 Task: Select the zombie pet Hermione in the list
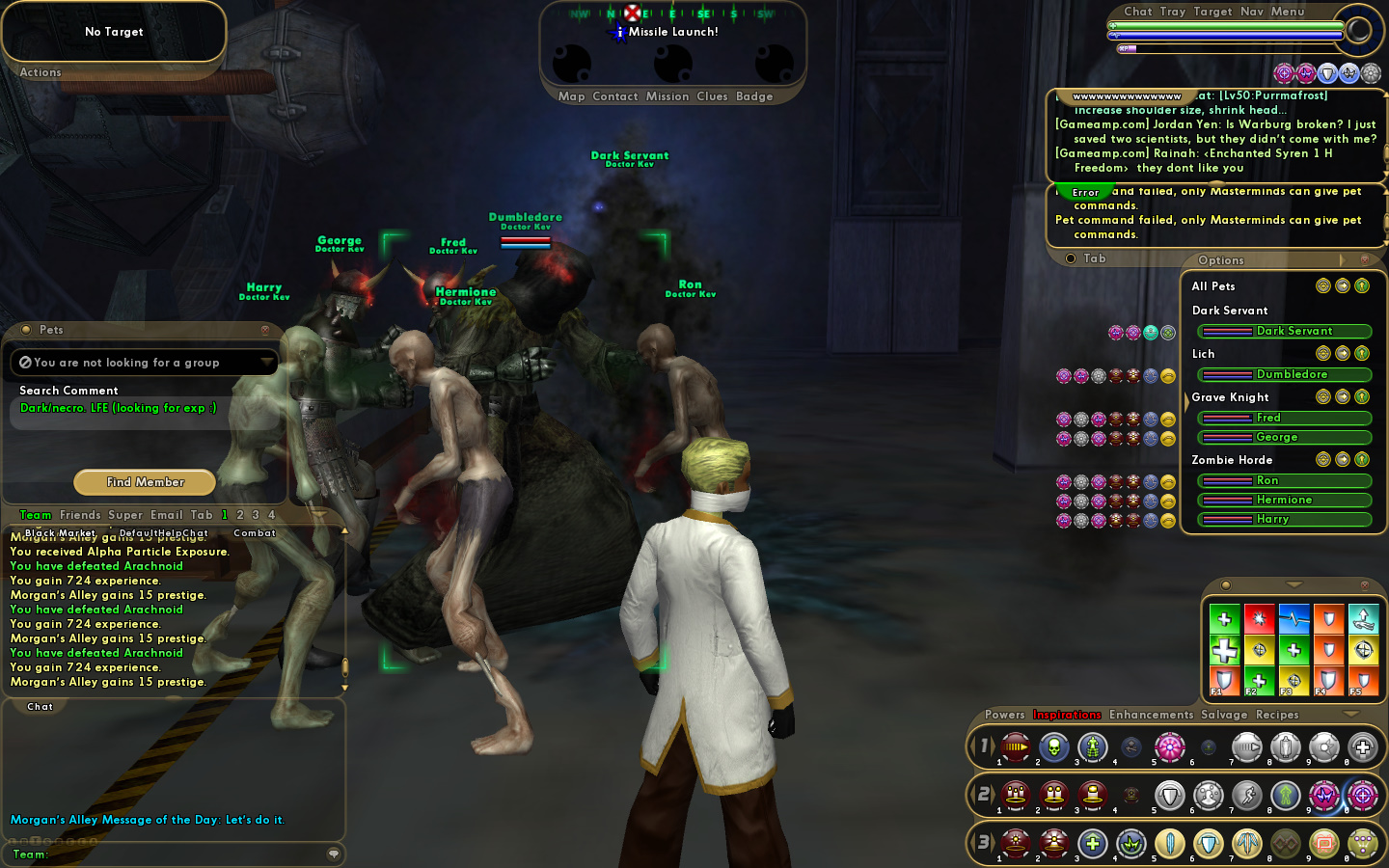[x=1285, y=500]
